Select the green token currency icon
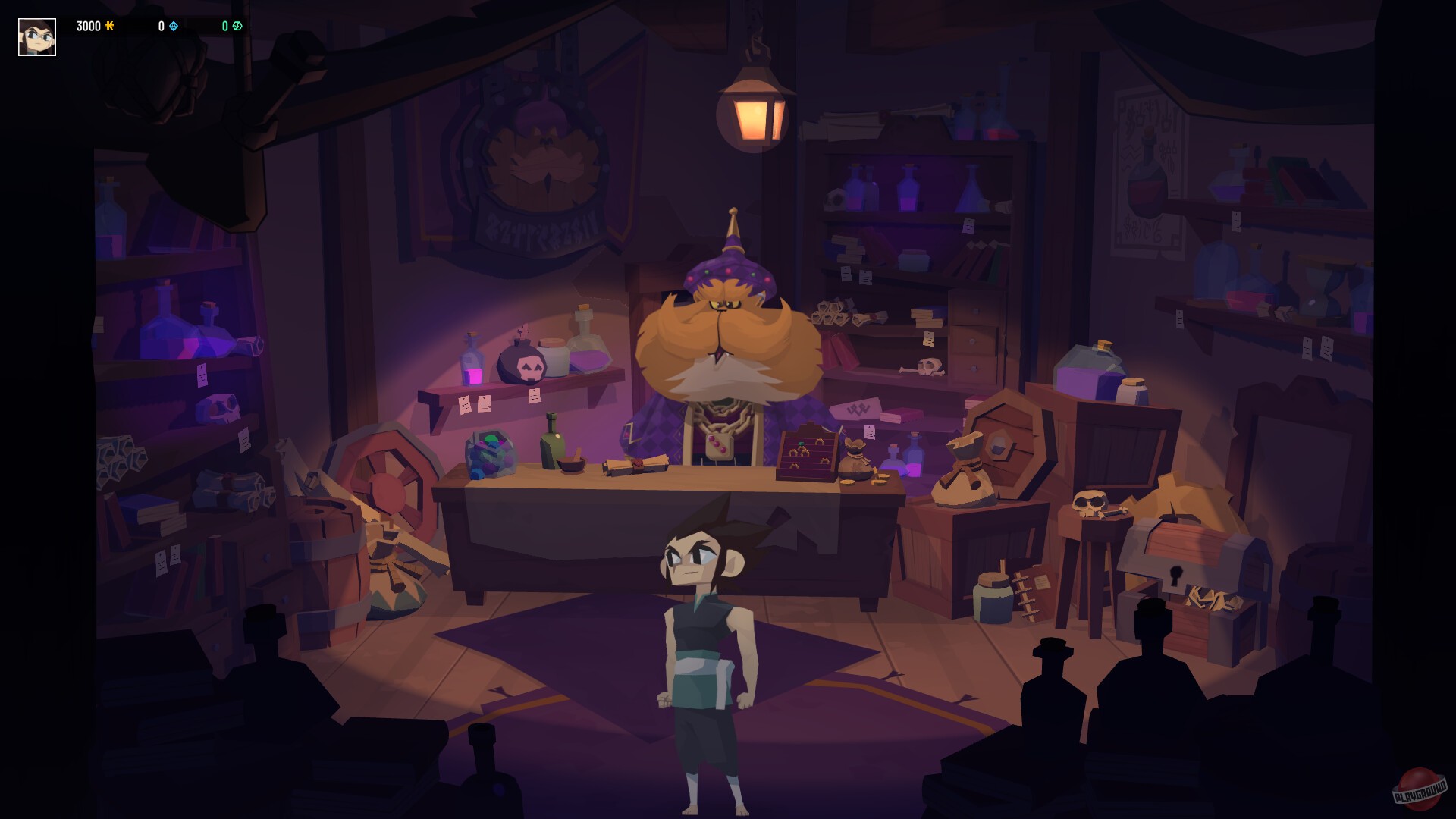 tap(237, 25)
